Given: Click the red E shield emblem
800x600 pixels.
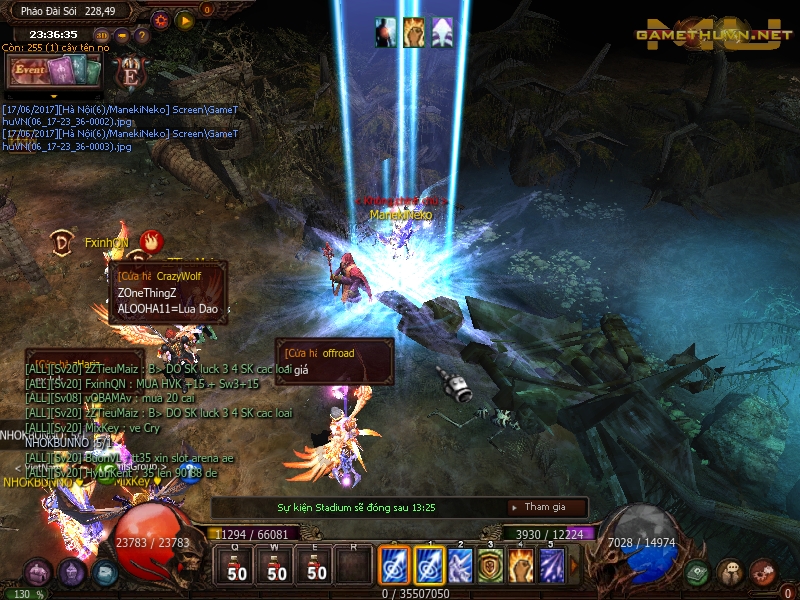Looking at the screenshot, I should 130,71.
